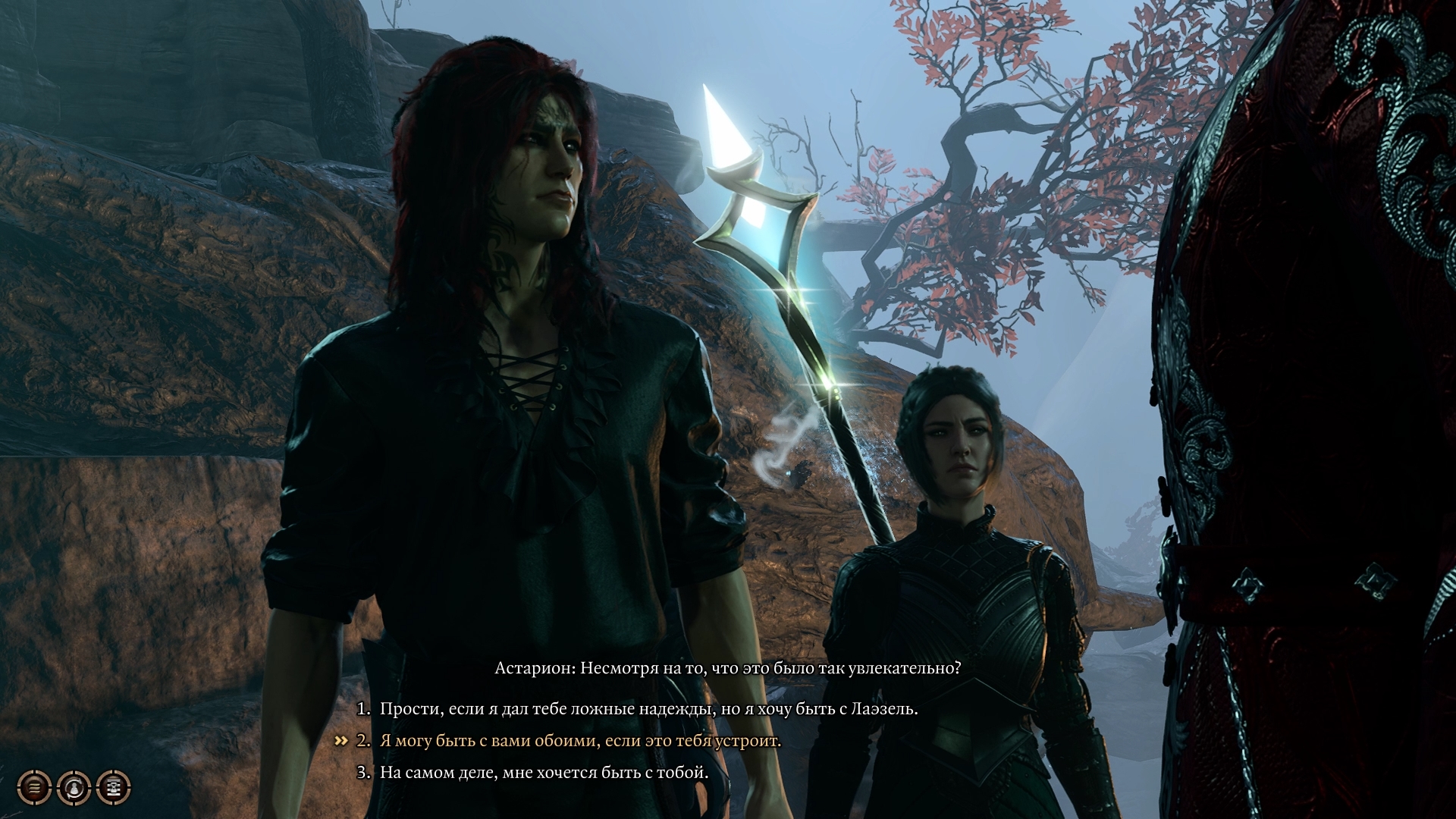1456x819 pixels.
Task: Select reply "Я могу быть с вами обоими"
Action: (x=580, y=741)
